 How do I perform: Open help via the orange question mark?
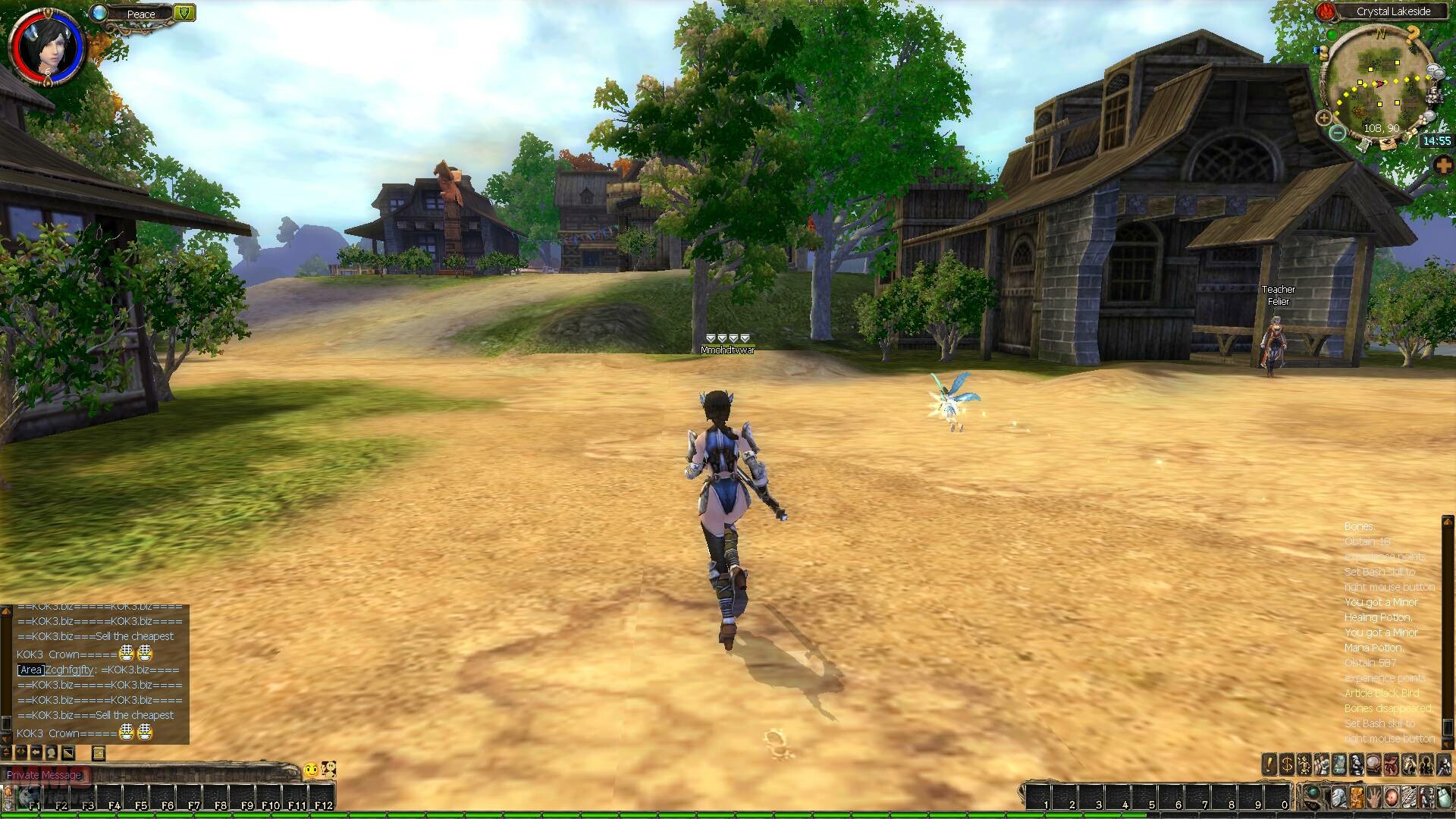(x=1413, y=33)
